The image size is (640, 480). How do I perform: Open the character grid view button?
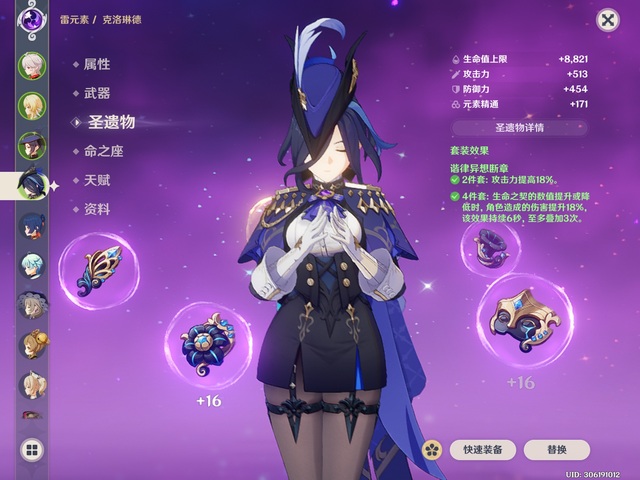pos(32,450)
